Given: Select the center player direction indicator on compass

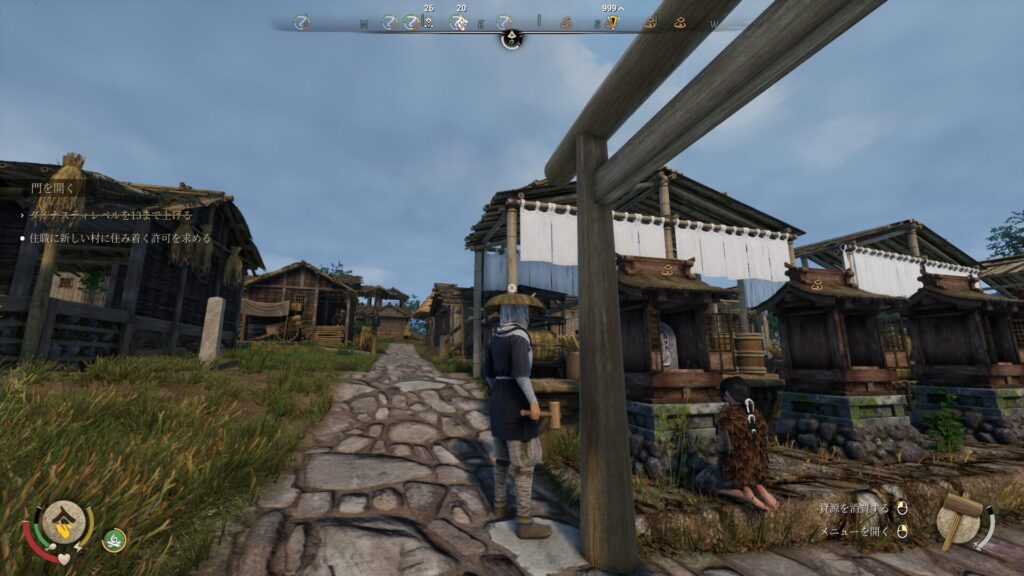Looking at the screenshot, I should coord(511,39).
